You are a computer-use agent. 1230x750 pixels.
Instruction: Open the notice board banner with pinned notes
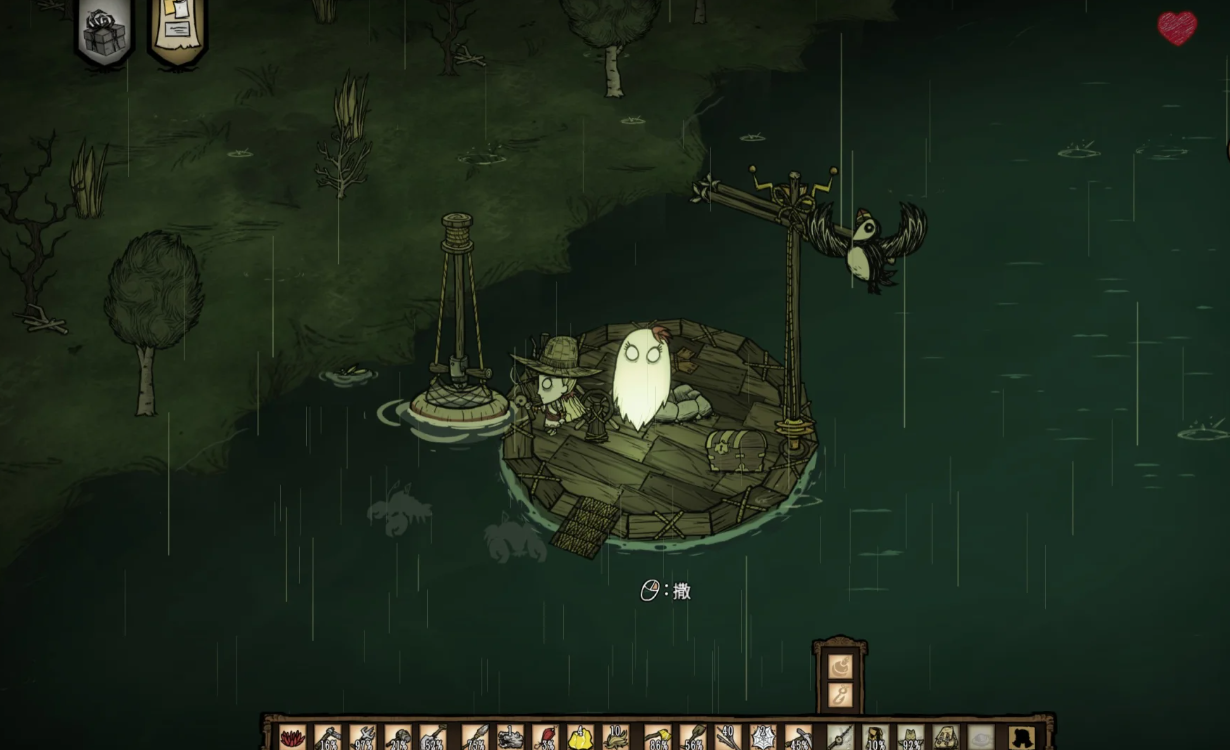pyautogui.click(x=178, y=30)
